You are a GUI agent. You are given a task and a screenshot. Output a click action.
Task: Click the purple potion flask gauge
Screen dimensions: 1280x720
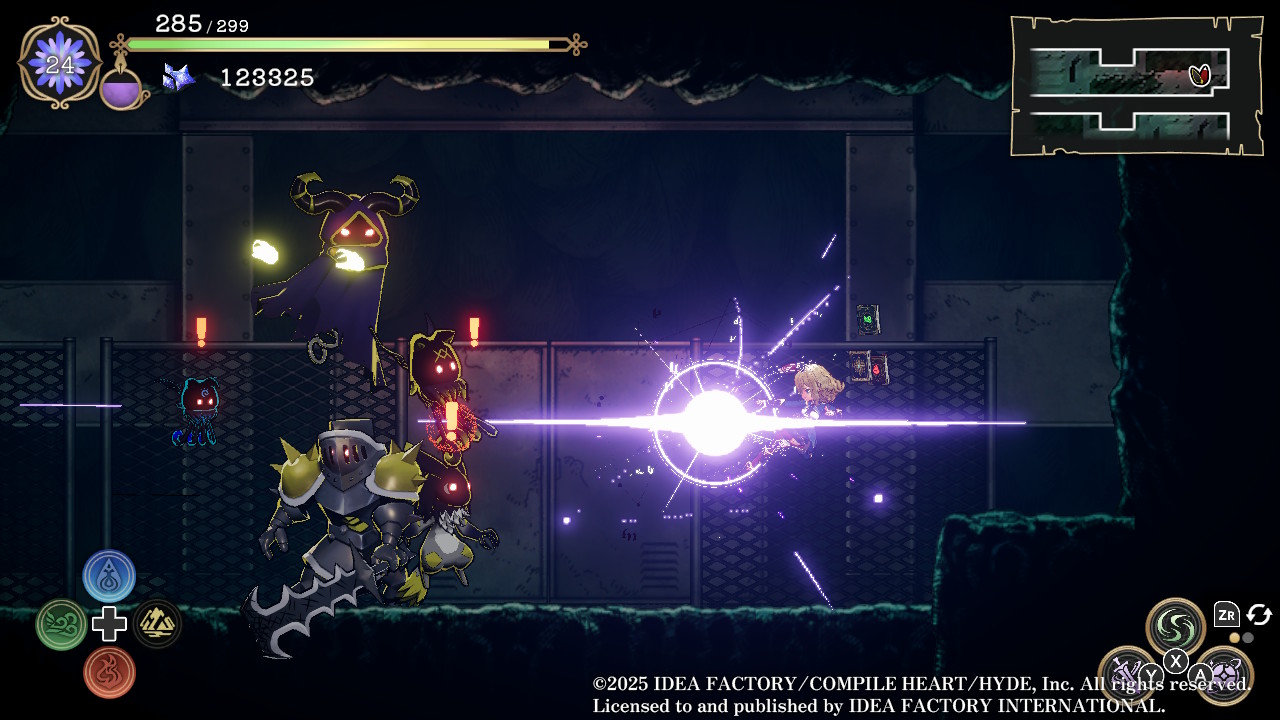[x=121, y=88]
